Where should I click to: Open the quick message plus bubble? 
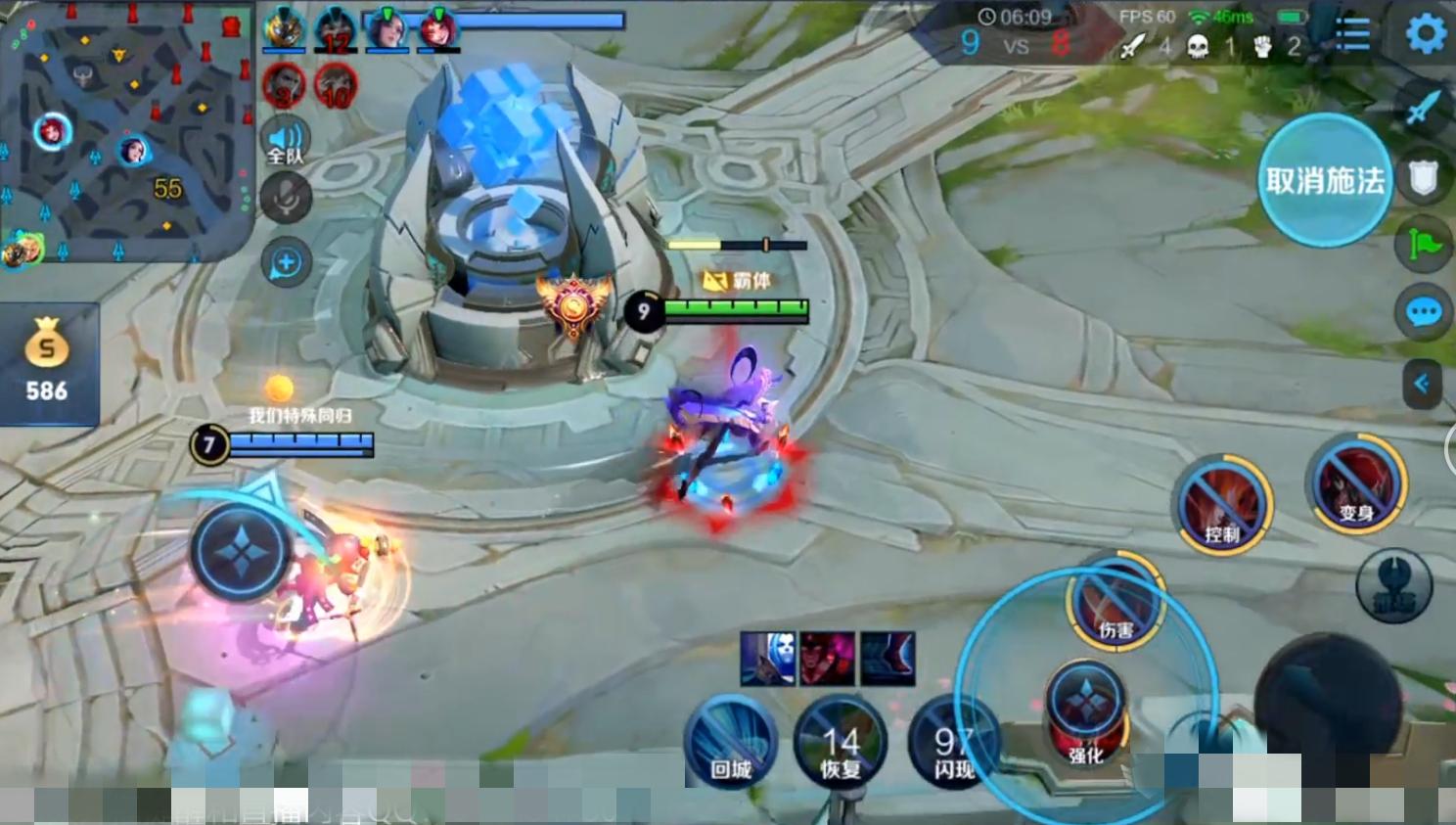coord(286,262)
